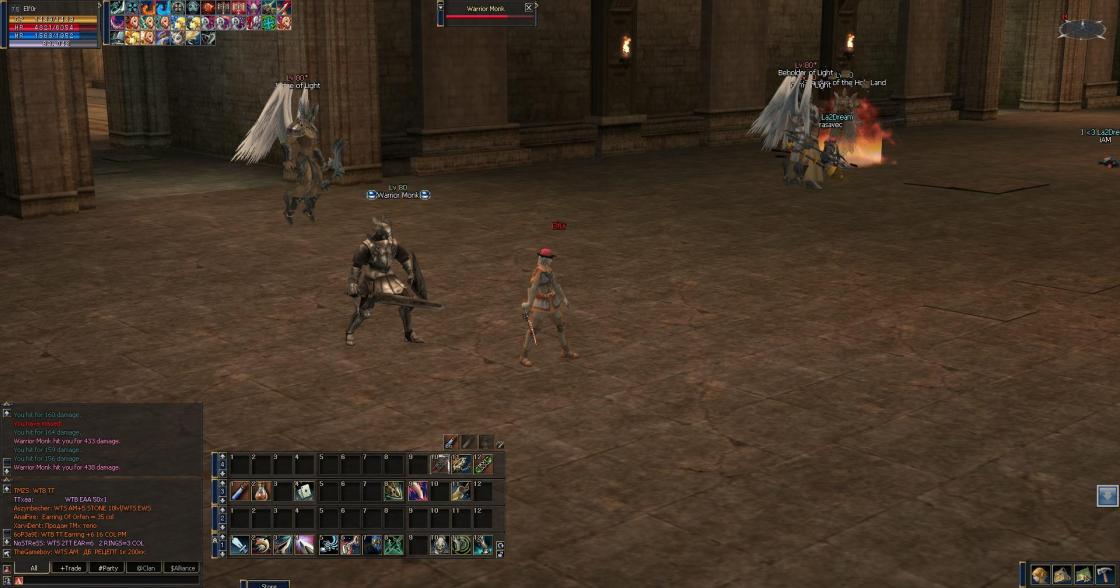Open the +Trade chat tab
The image size is (1120, 588).
71,567
